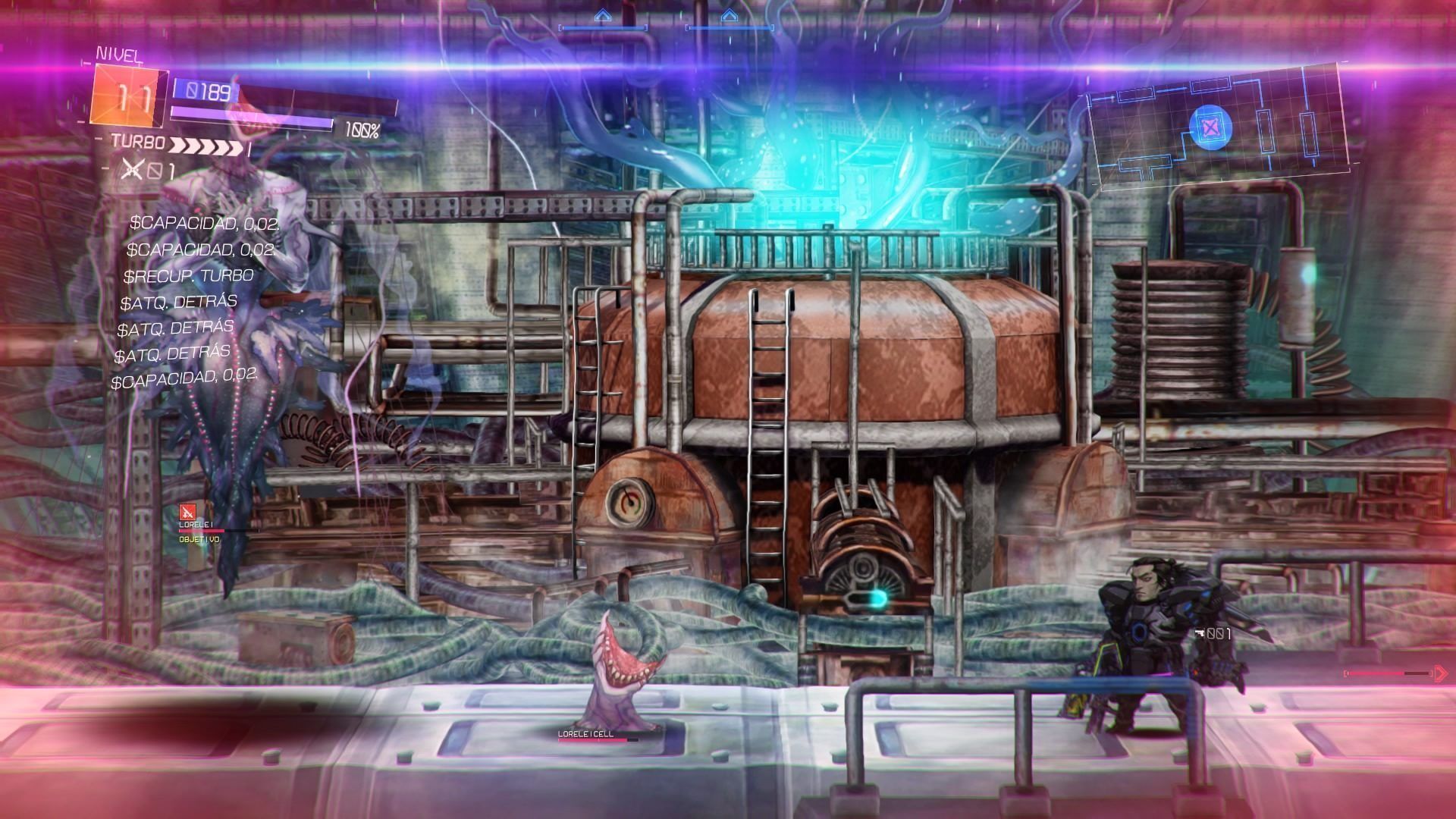Click the orange level 11 badge
Image resolution: width=1456 pixels, height=819 pixels.
click(129, 96)
